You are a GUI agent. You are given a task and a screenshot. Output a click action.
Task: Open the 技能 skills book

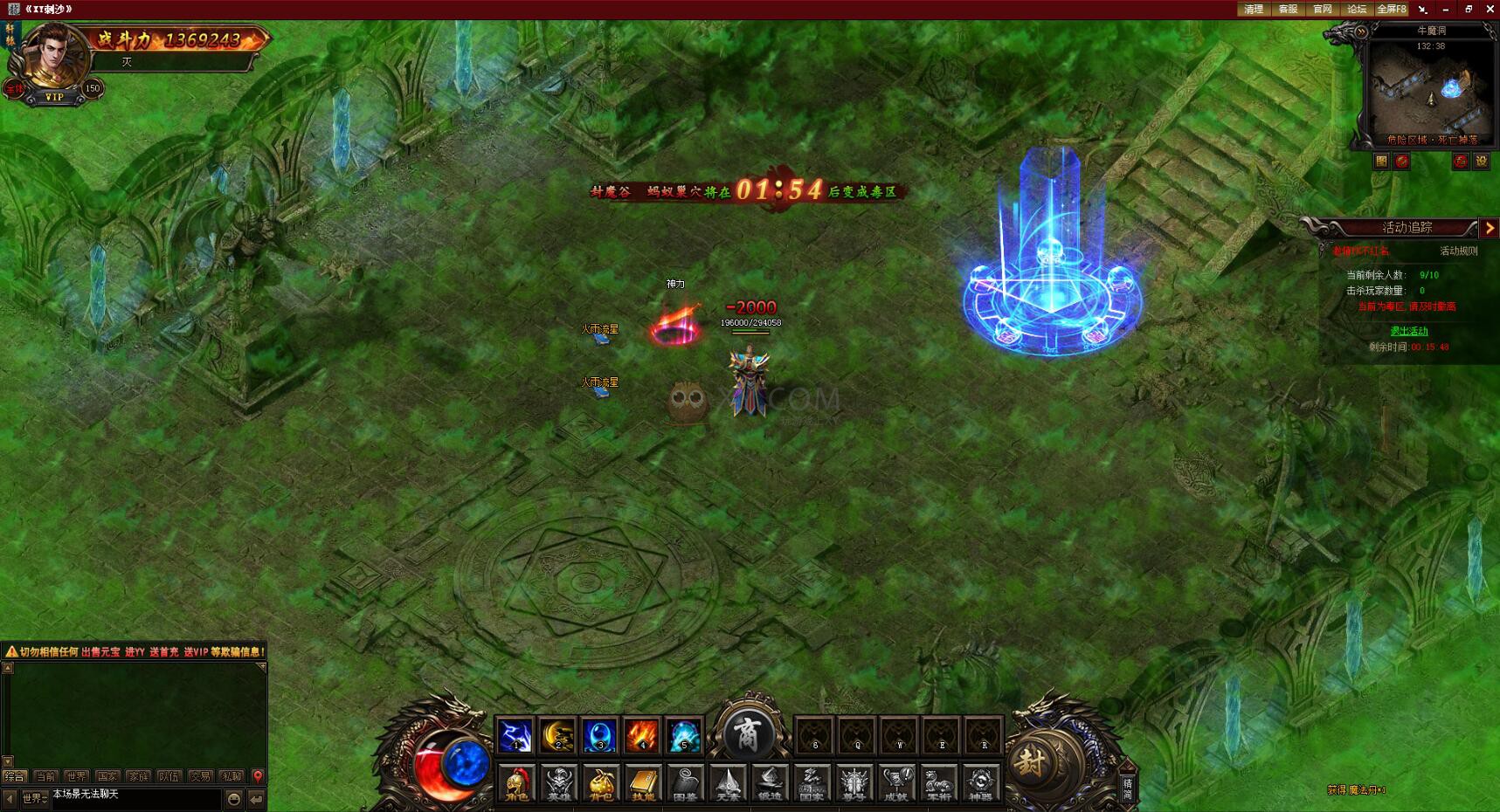(642, 783)
